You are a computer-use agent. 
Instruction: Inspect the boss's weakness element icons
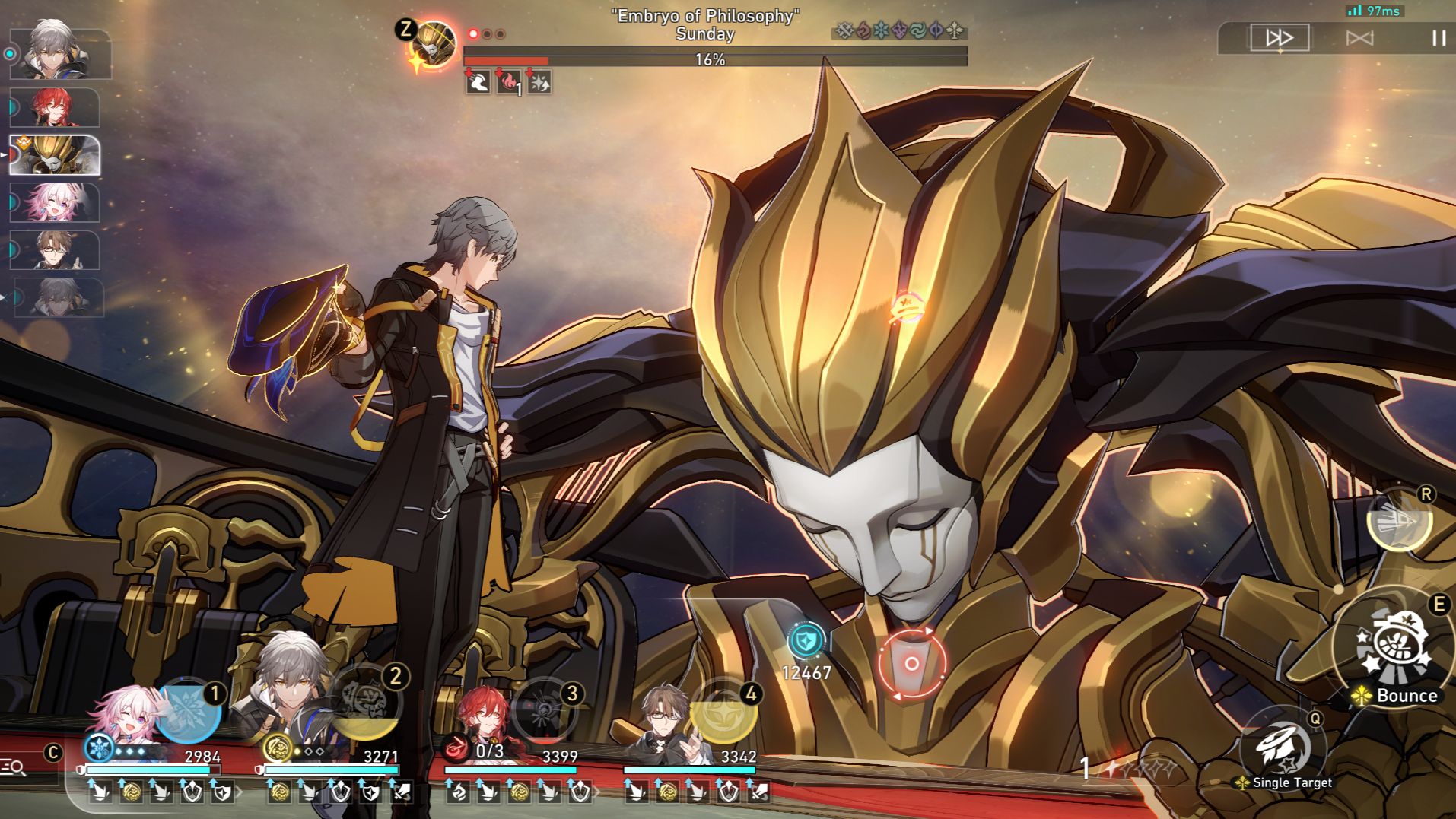coord(899,31)
